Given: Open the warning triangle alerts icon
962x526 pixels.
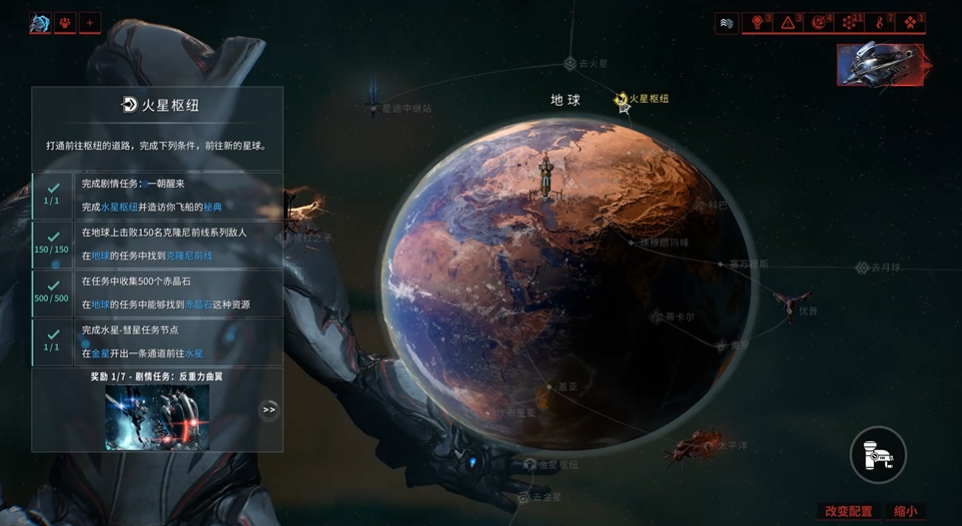Looking at the screenshot, I should 789,22.
